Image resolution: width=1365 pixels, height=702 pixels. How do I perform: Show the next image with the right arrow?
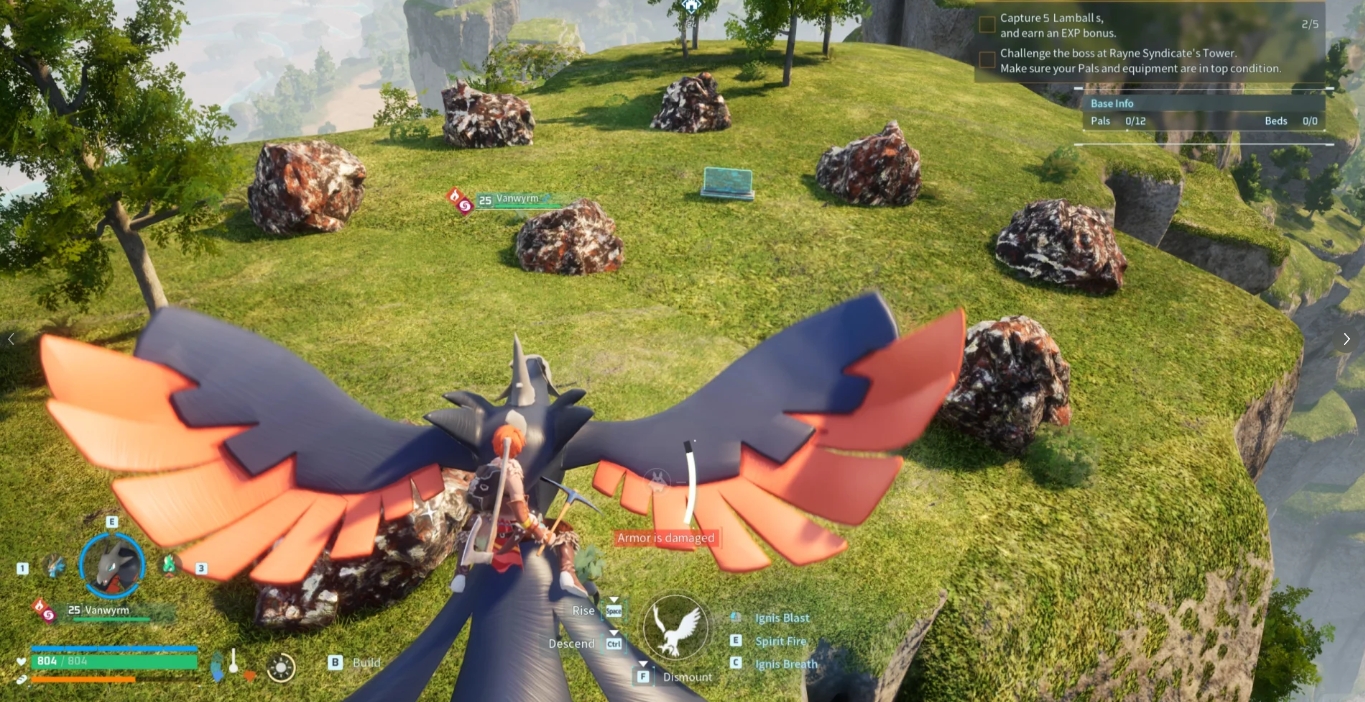1346,339
